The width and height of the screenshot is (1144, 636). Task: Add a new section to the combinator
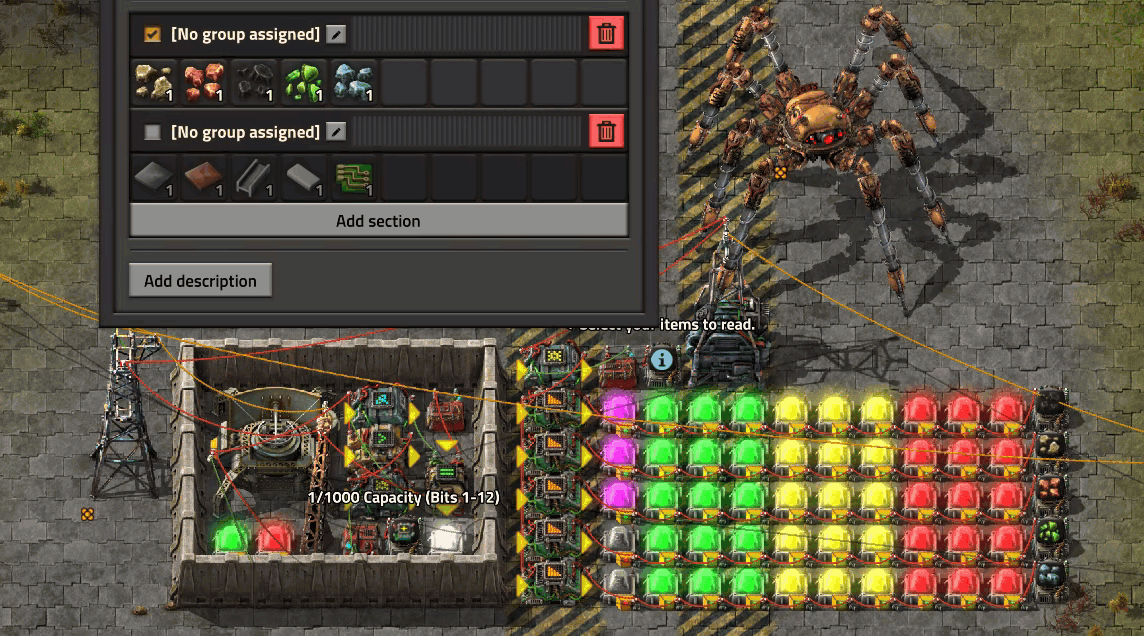point(378,221)
